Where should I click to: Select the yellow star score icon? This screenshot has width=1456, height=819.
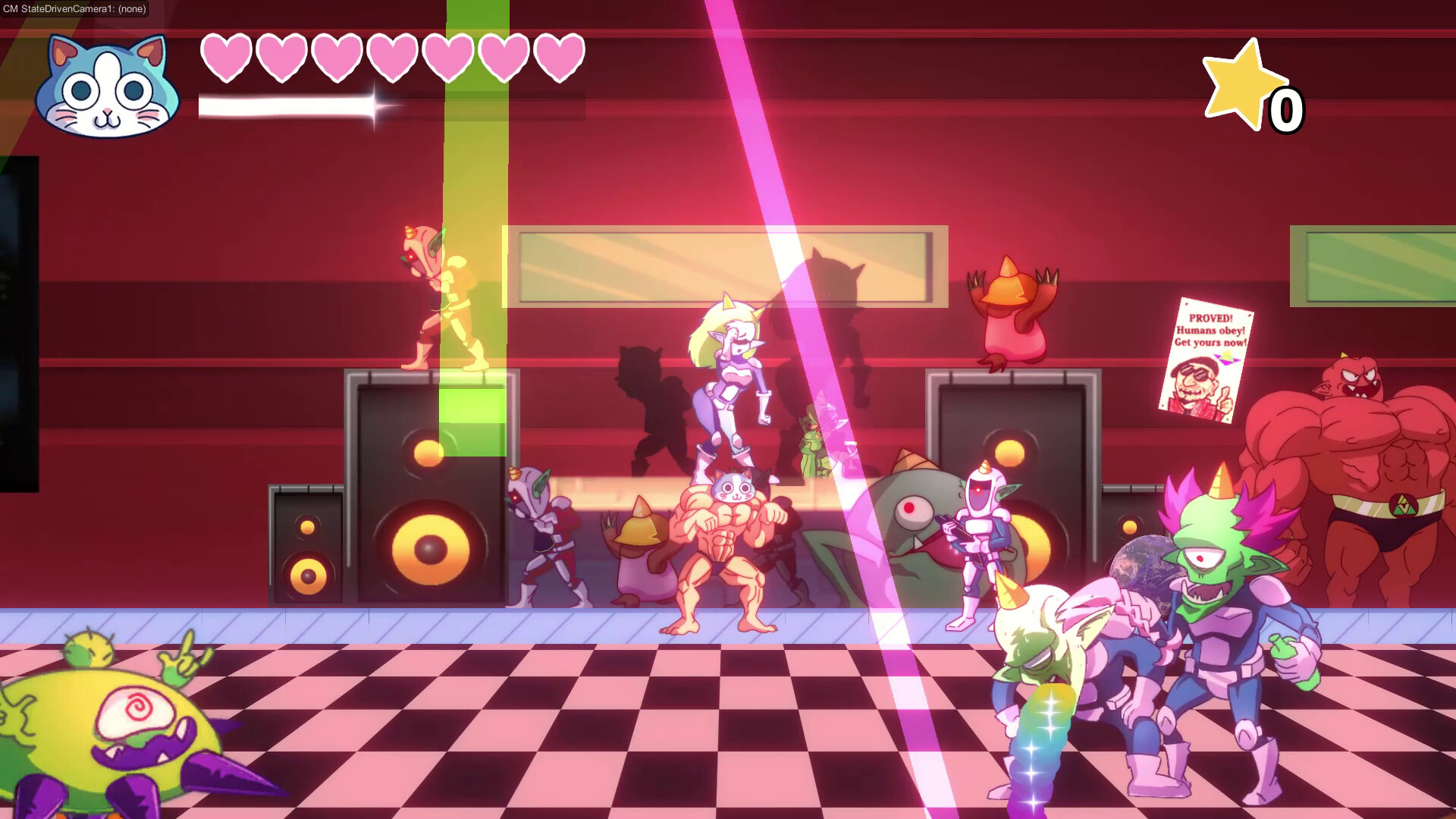coord(1238,86)
